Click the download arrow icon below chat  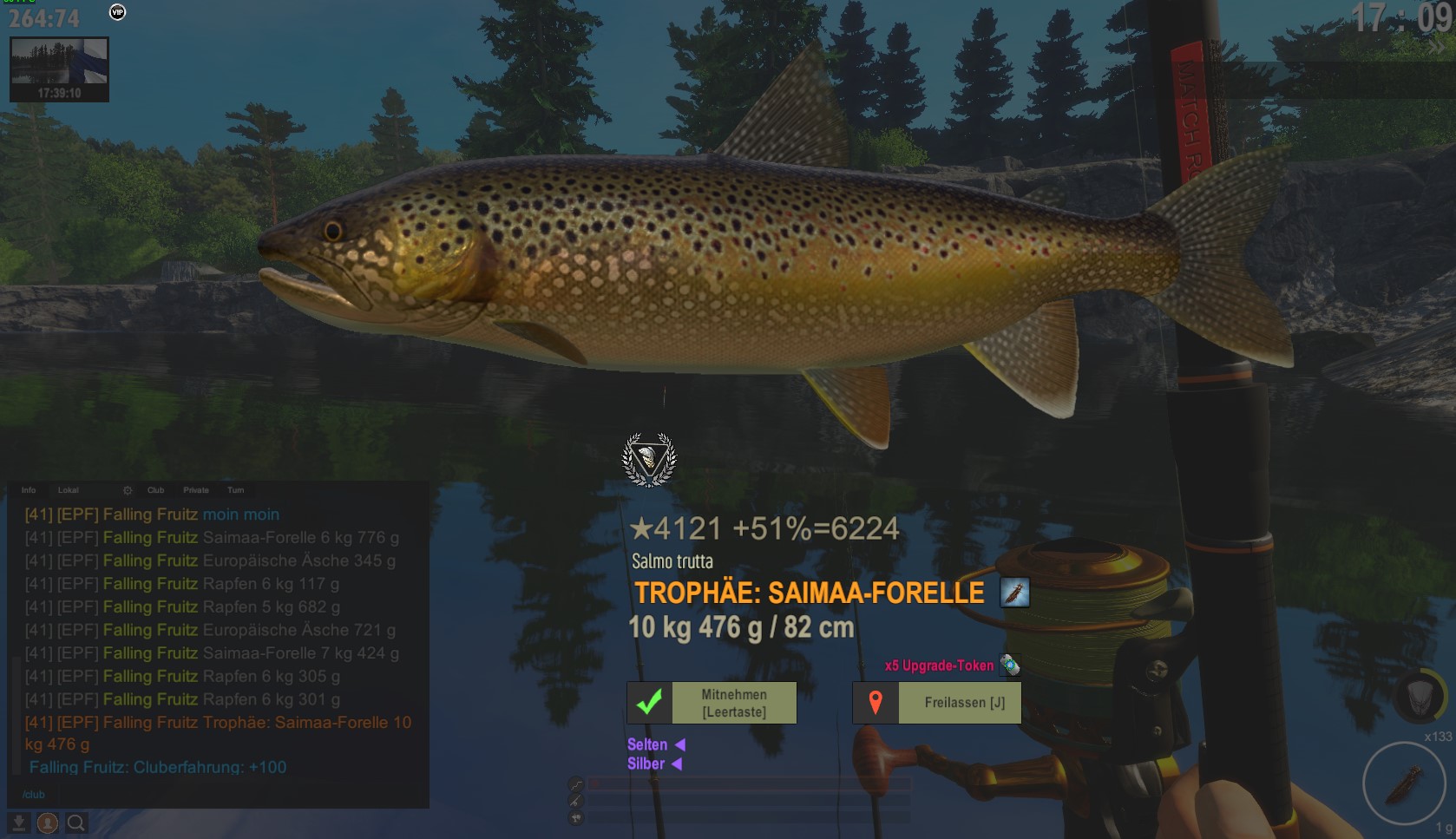tap(18, 823)
